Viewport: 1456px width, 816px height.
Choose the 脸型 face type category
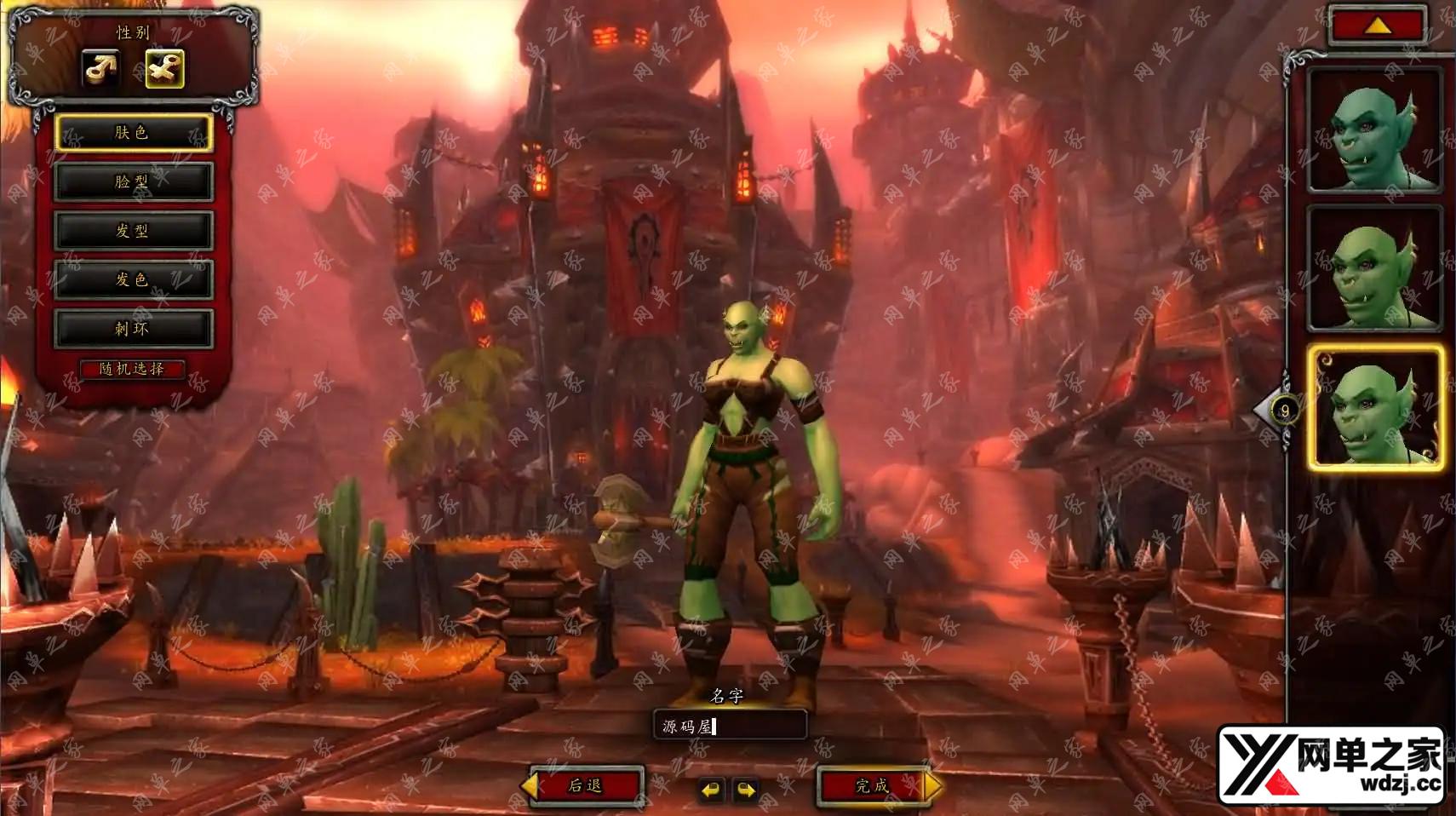tap(133, 181)
